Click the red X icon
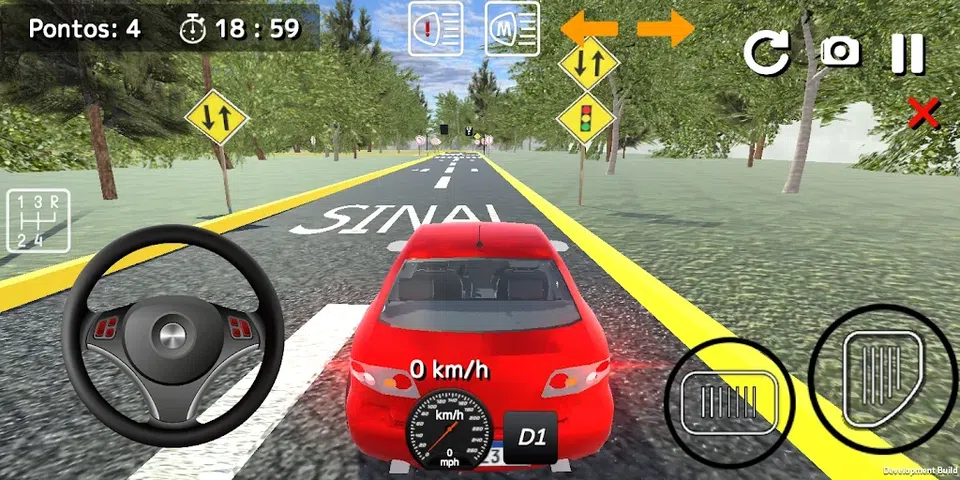 [x=923, y=113]
